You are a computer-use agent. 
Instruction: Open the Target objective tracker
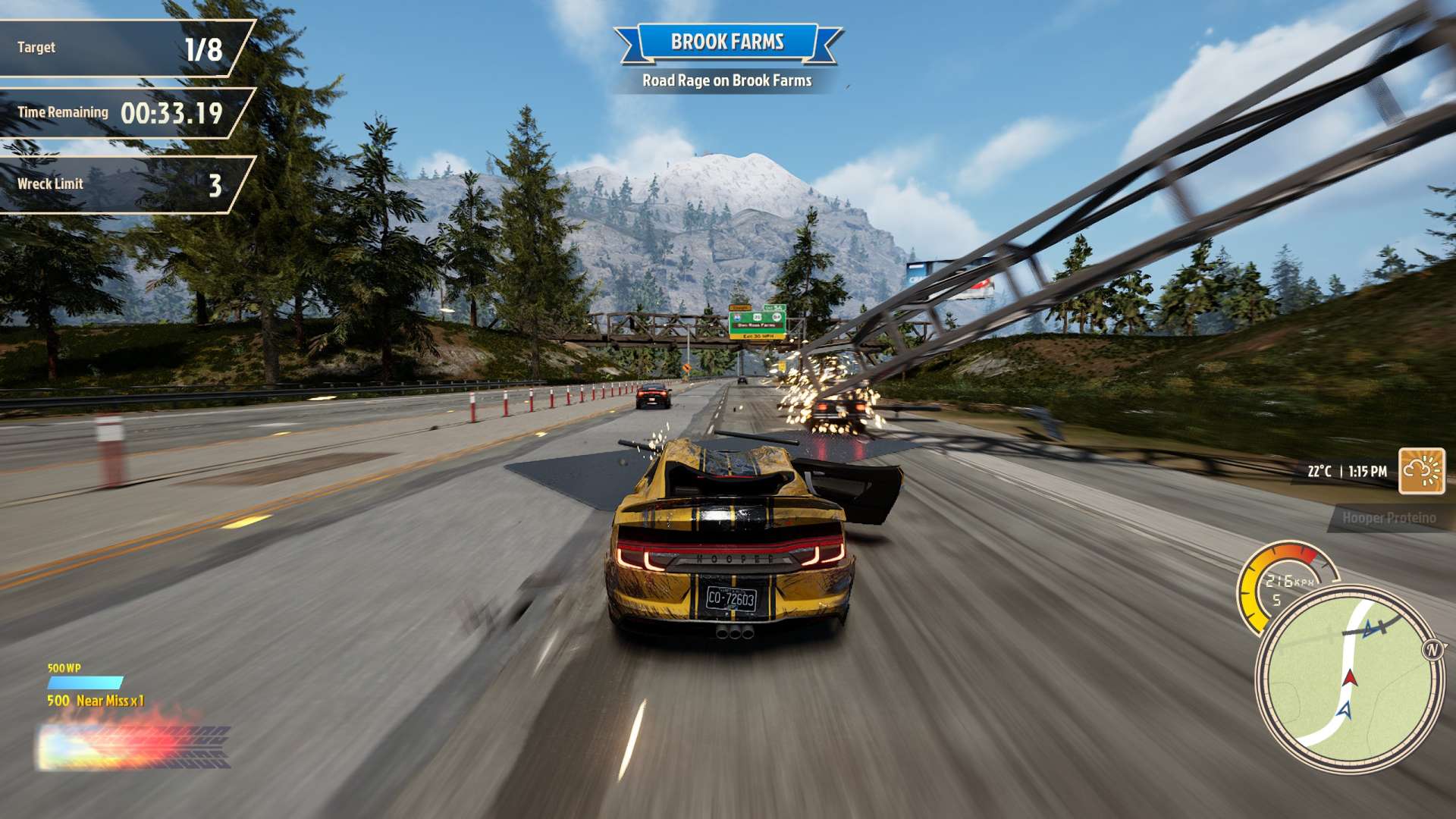[121, 48]
